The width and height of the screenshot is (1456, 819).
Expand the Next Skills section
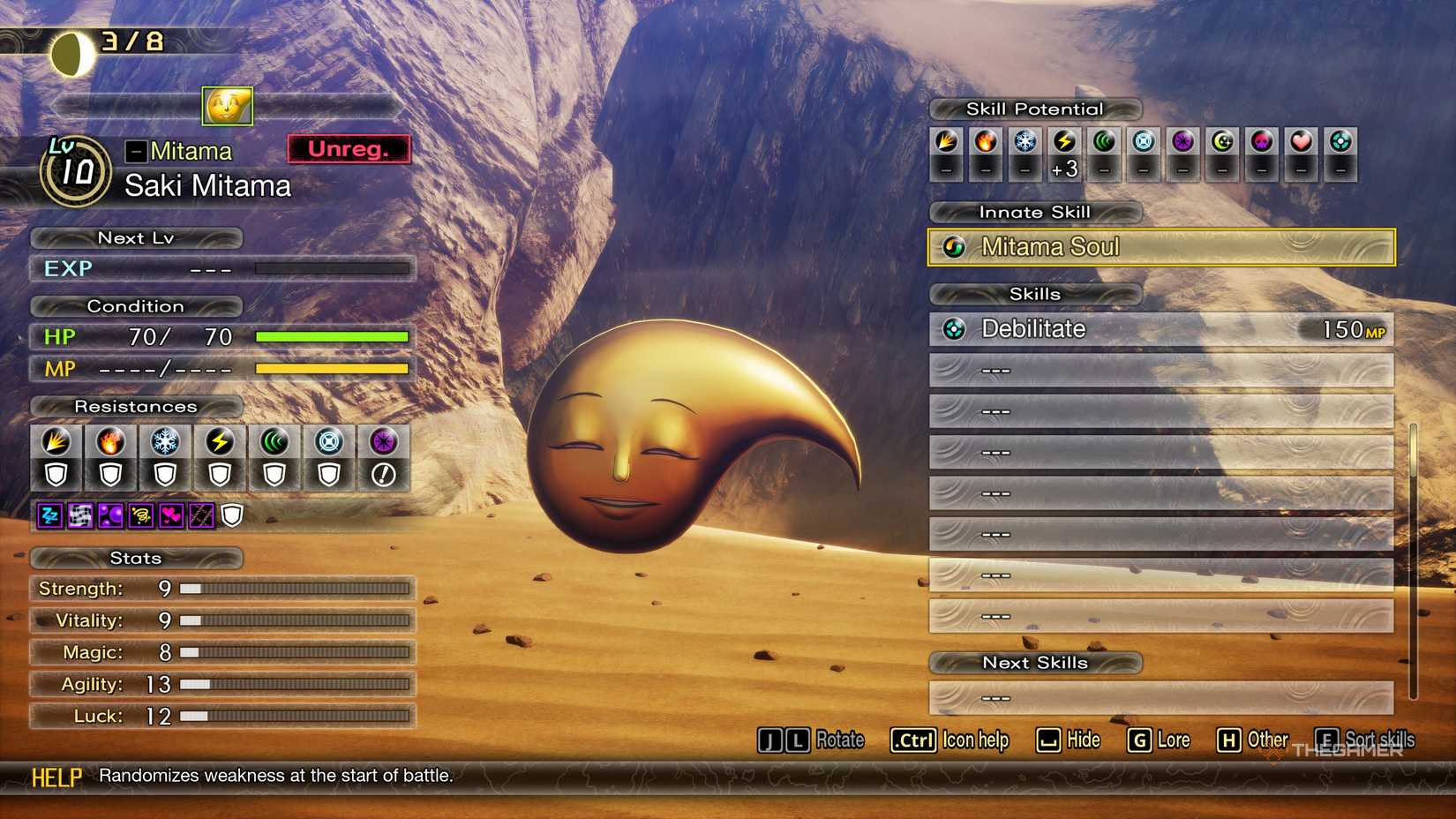pos(1034,663)
